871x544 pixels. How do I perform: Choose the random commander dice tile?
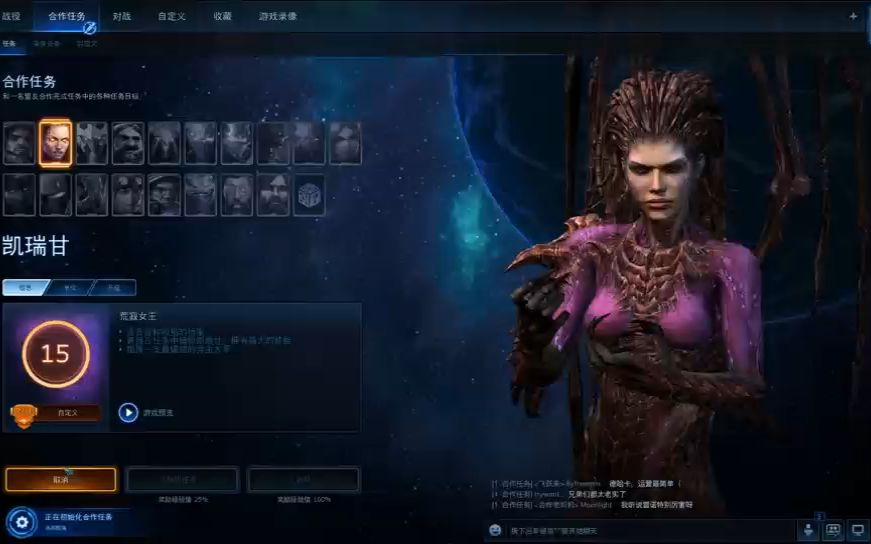pos(309,195)
